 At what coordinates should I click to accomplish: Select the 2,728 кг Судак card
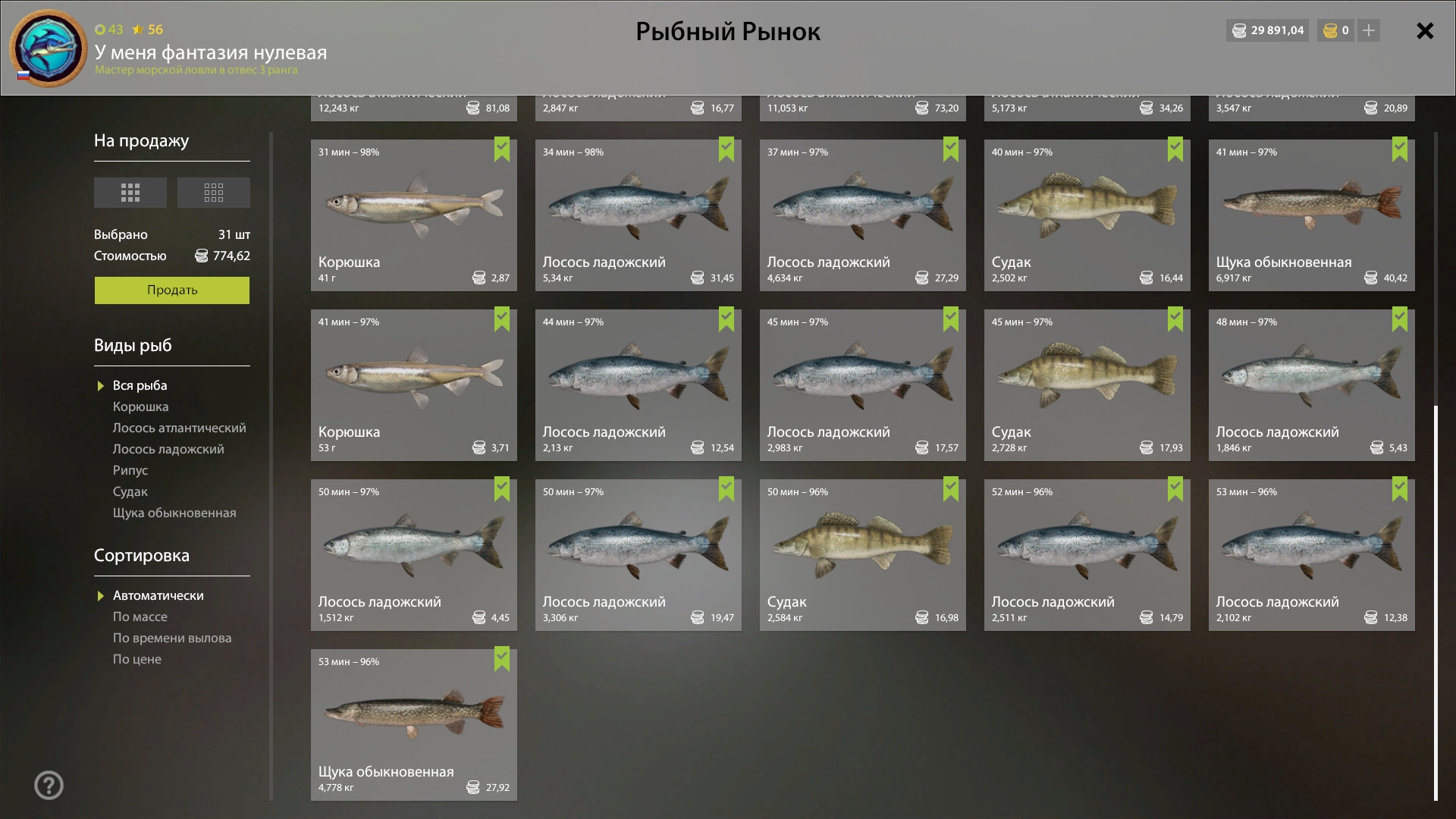tap(1087, 384)
